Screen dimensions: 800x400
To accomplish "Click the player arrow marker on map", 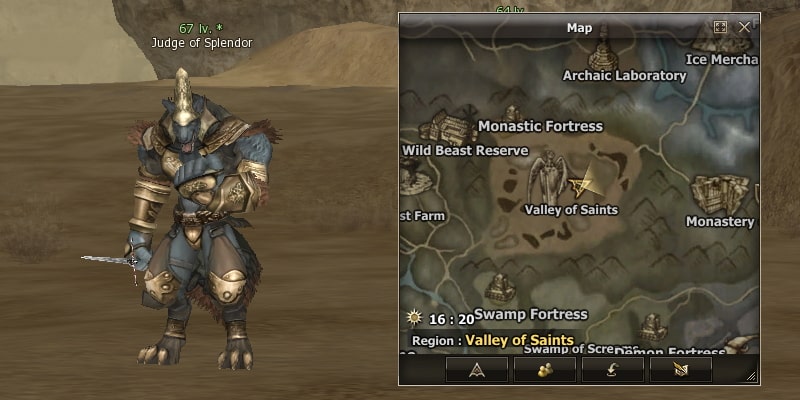I will click(x=583, y=182).
